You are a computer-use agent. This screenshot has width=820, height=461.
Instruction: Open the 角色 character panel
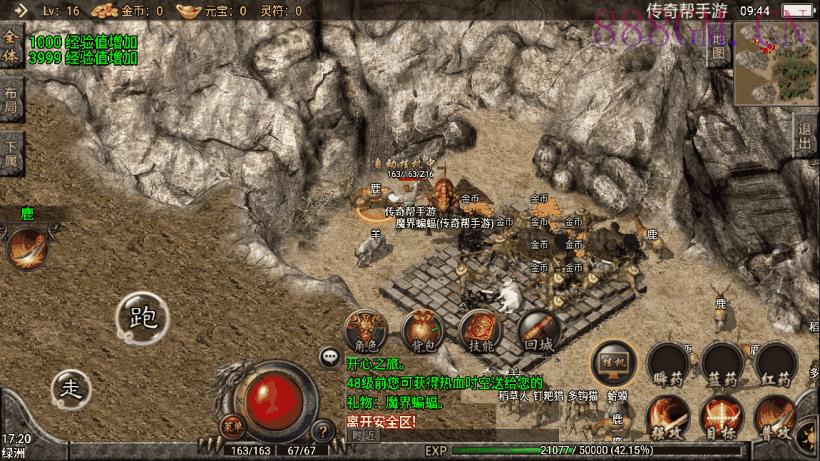click(364, 332)
